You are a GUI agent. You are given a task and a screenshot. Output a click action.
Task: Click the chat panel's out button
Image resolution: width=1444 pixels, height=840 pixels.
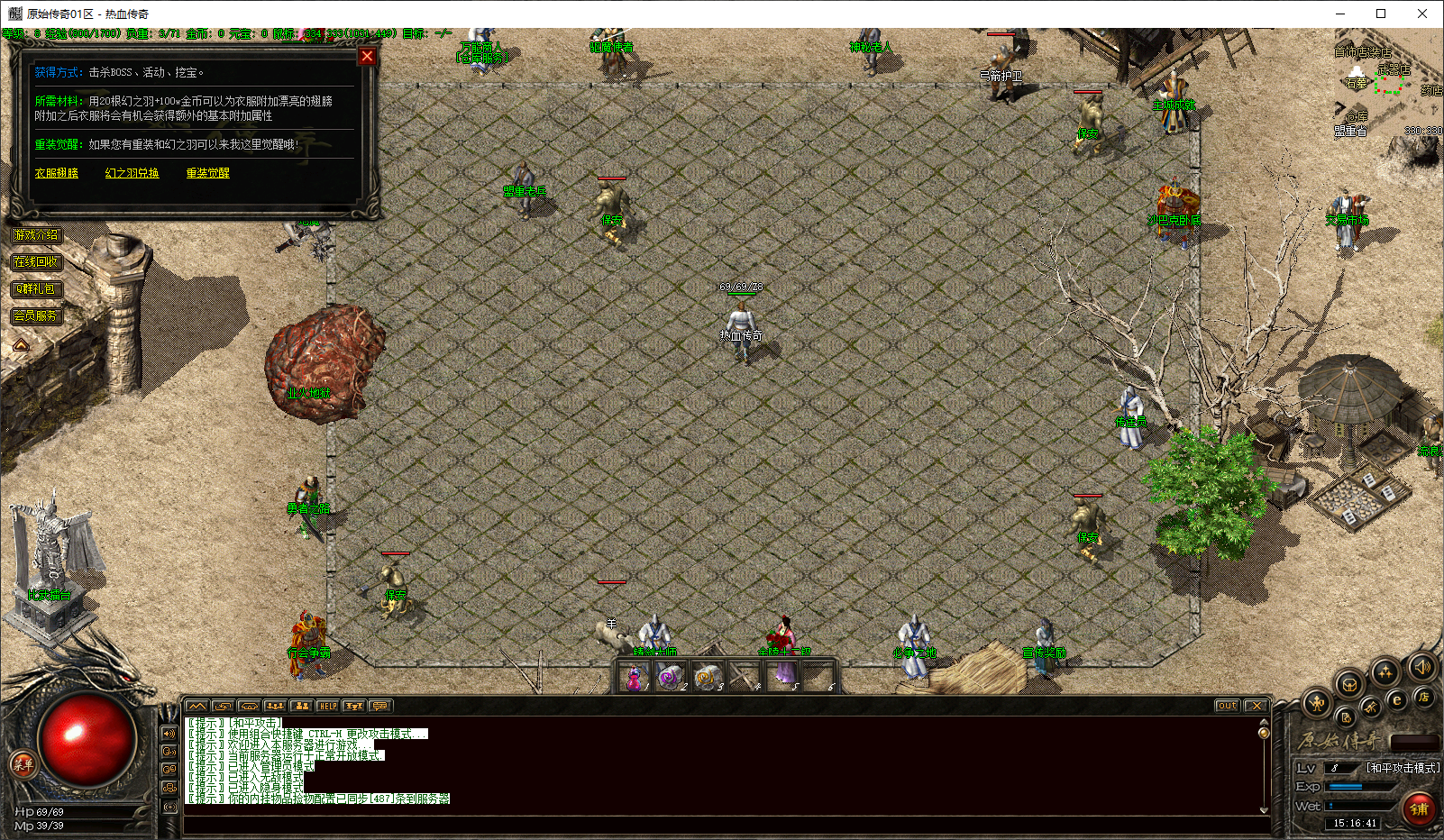coord(1227,706)
